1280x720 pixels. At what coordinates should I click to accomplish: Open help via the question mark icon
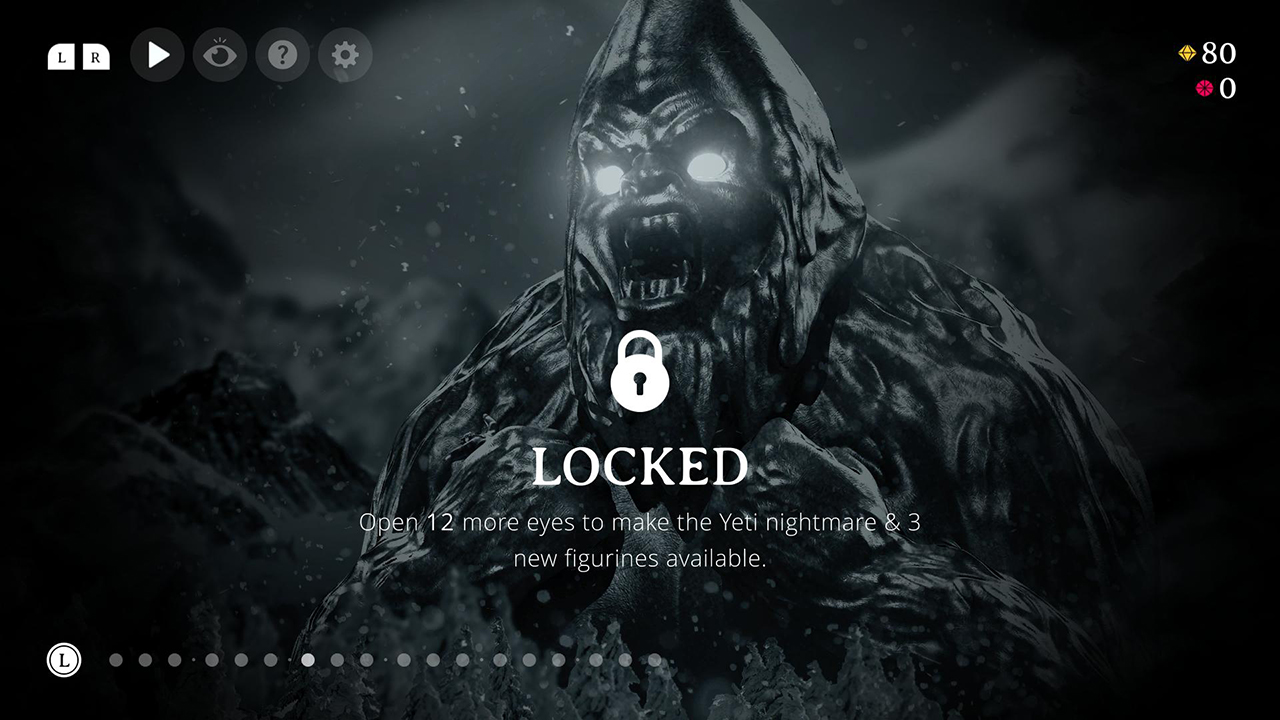point(283,55)
